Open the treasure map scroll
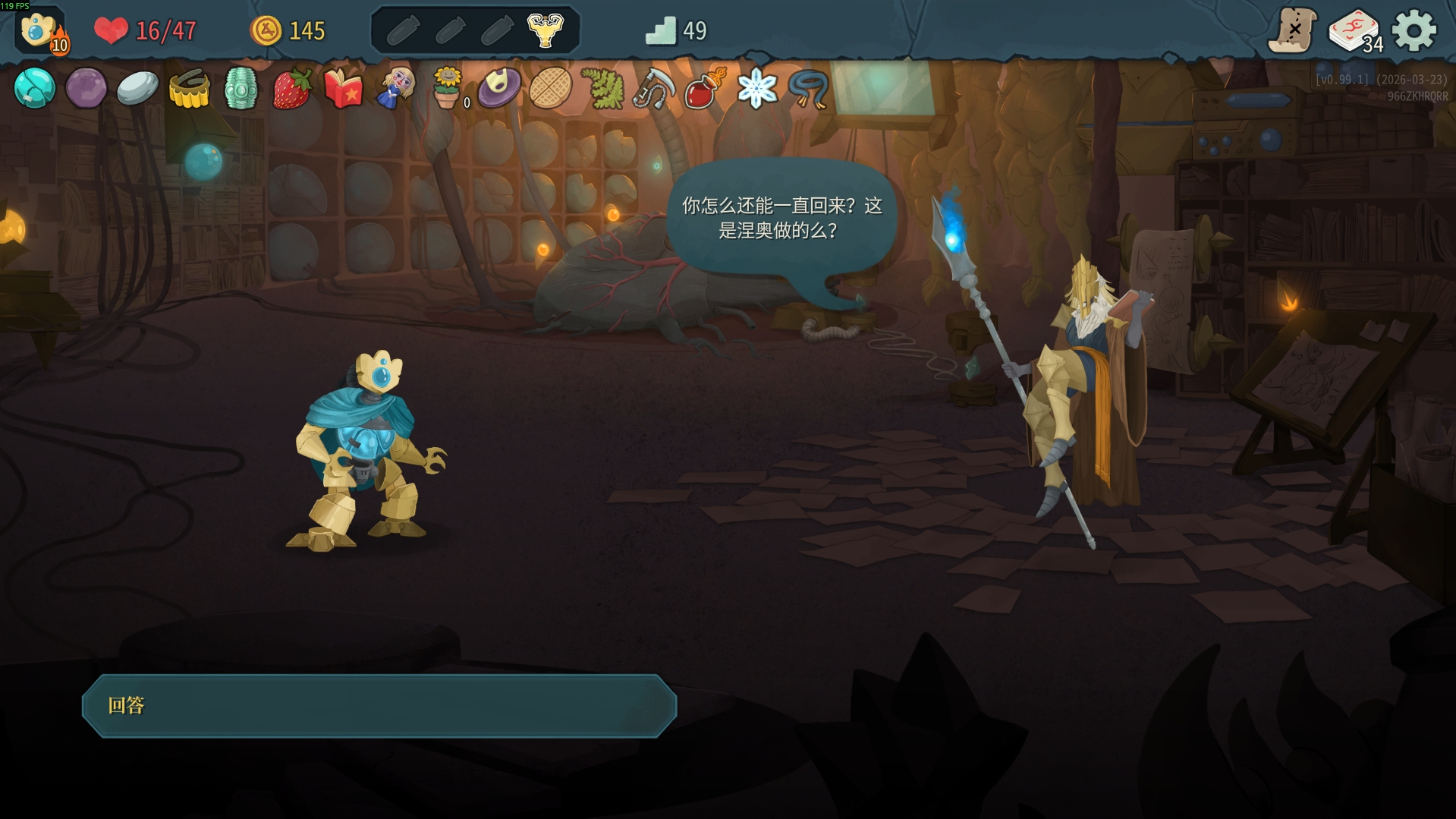 [x=1292, y=31]
